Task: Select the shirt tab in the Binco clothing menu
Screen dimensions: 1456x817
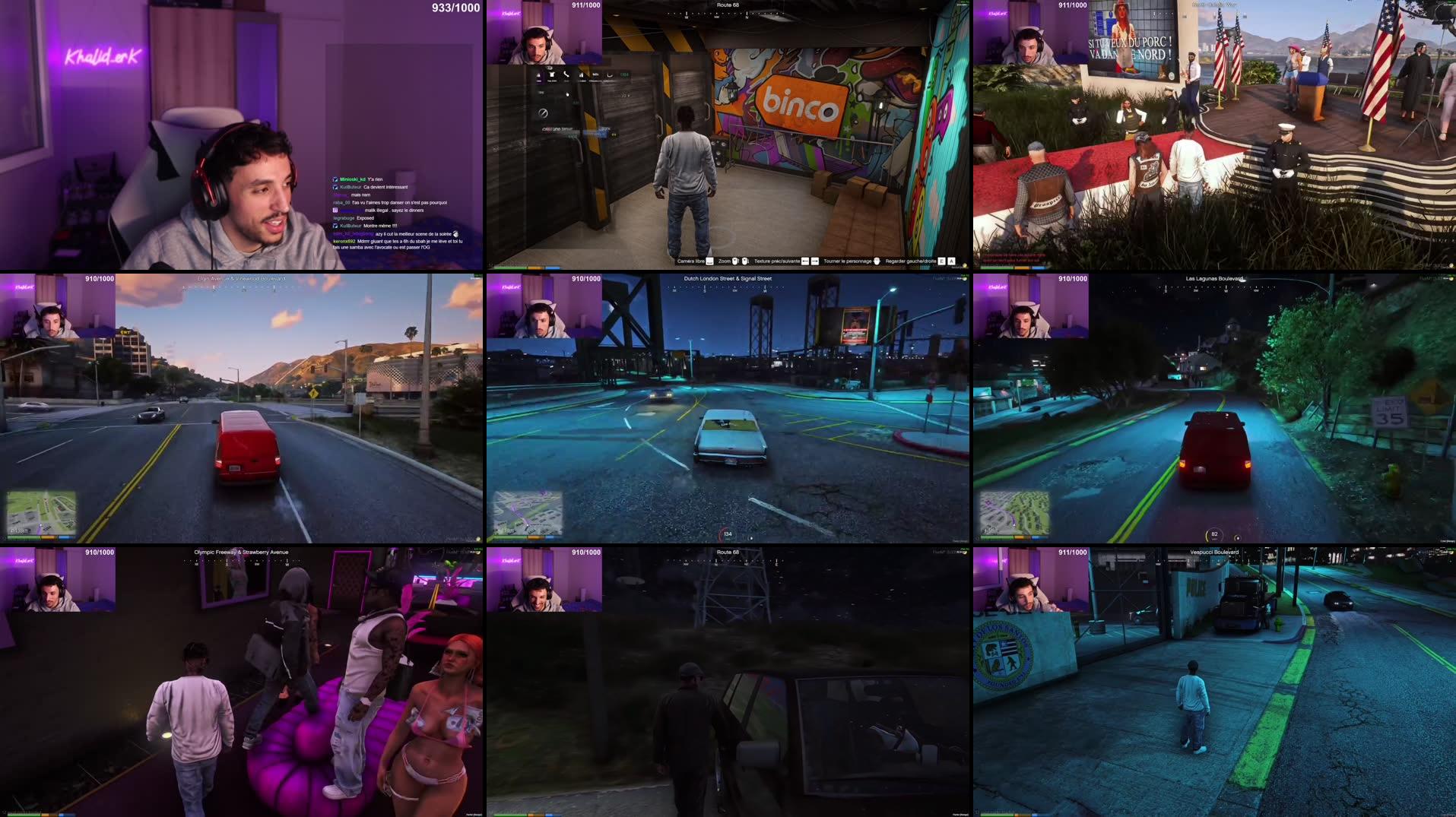Action: [x=551, y=74]
